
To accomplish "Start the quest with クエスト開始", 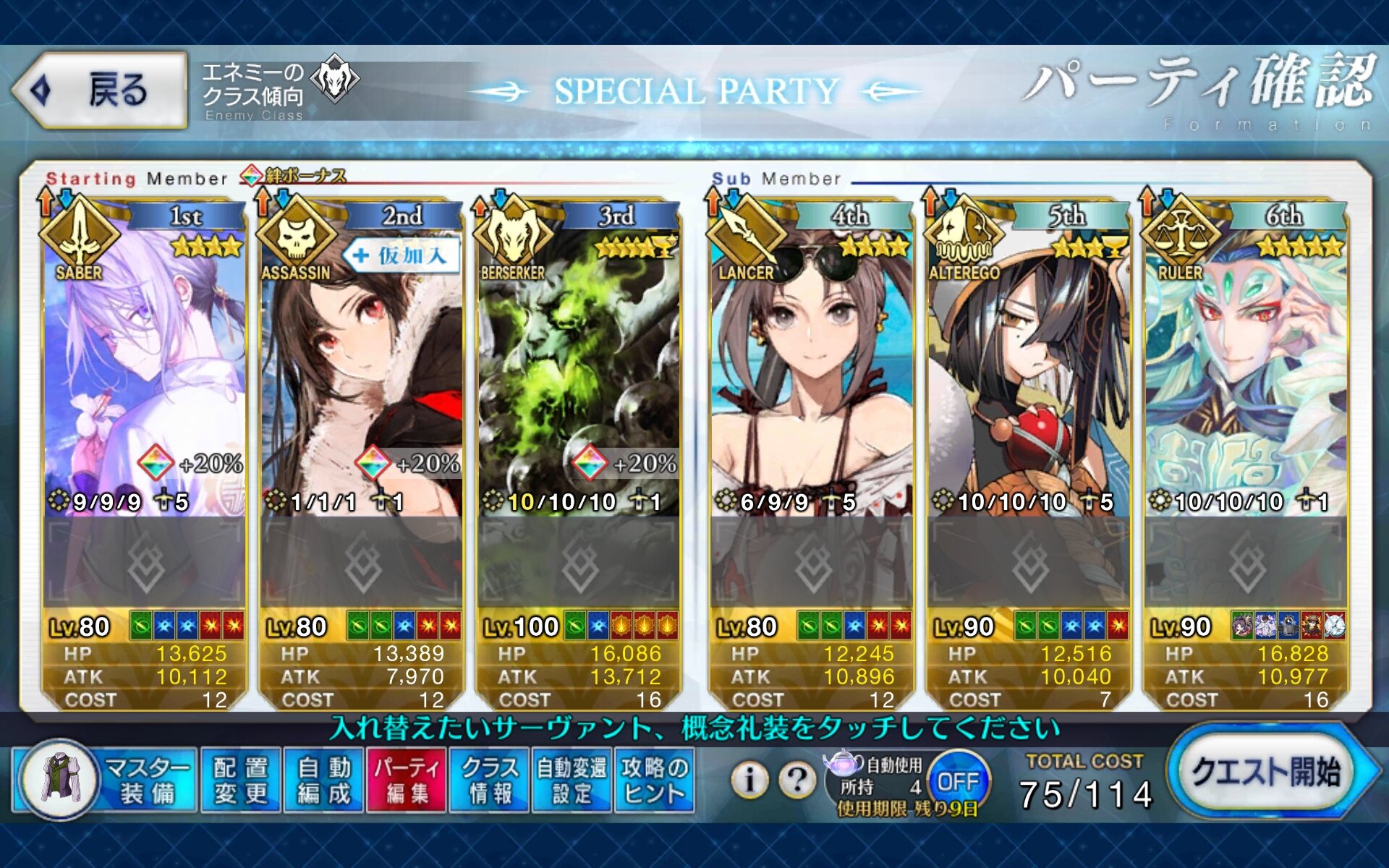I will coord(1266,773).
